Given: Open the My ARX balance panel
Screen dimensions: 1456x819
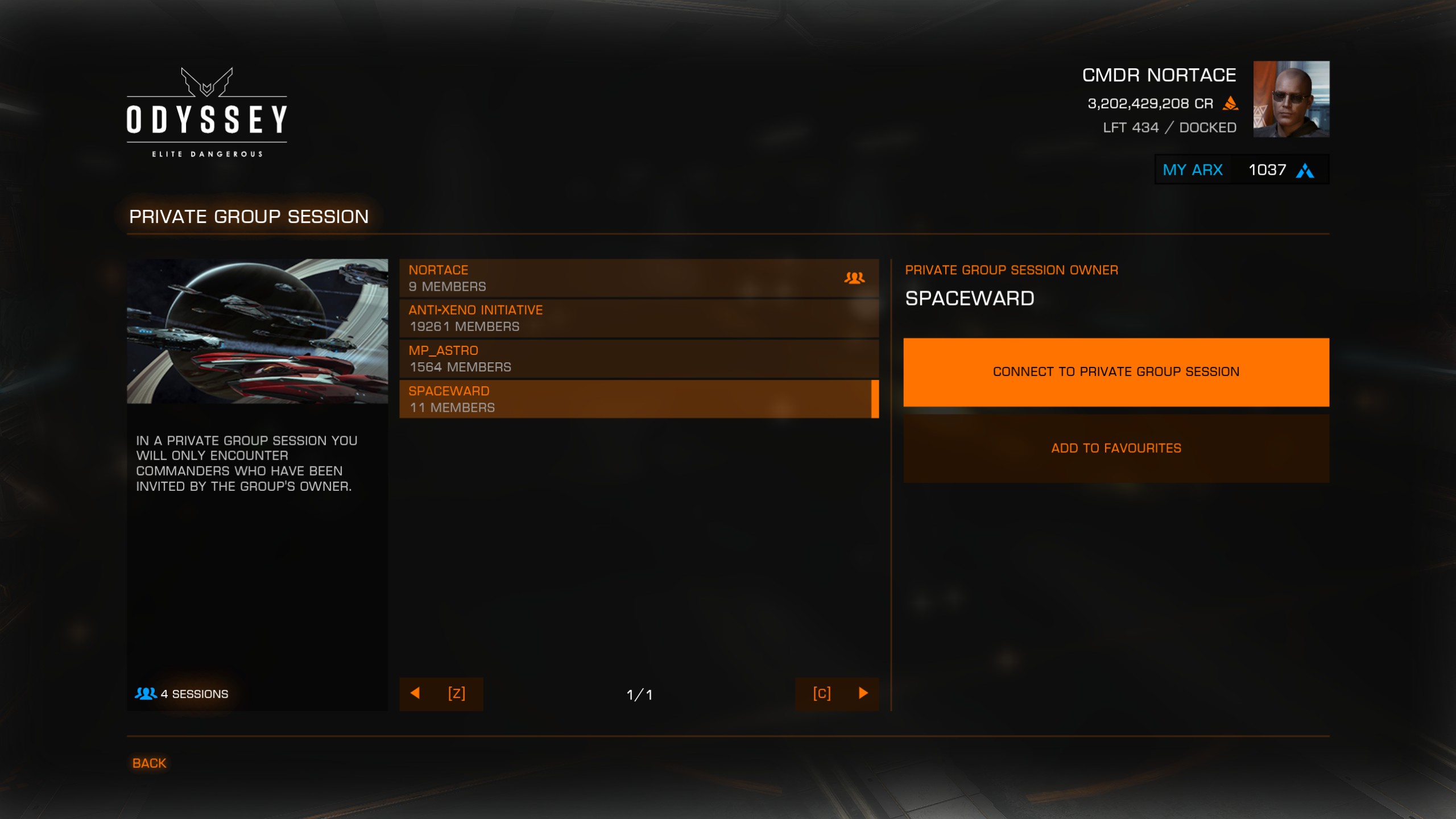Looking at the screenshot, I should [x=1241, y=170].
